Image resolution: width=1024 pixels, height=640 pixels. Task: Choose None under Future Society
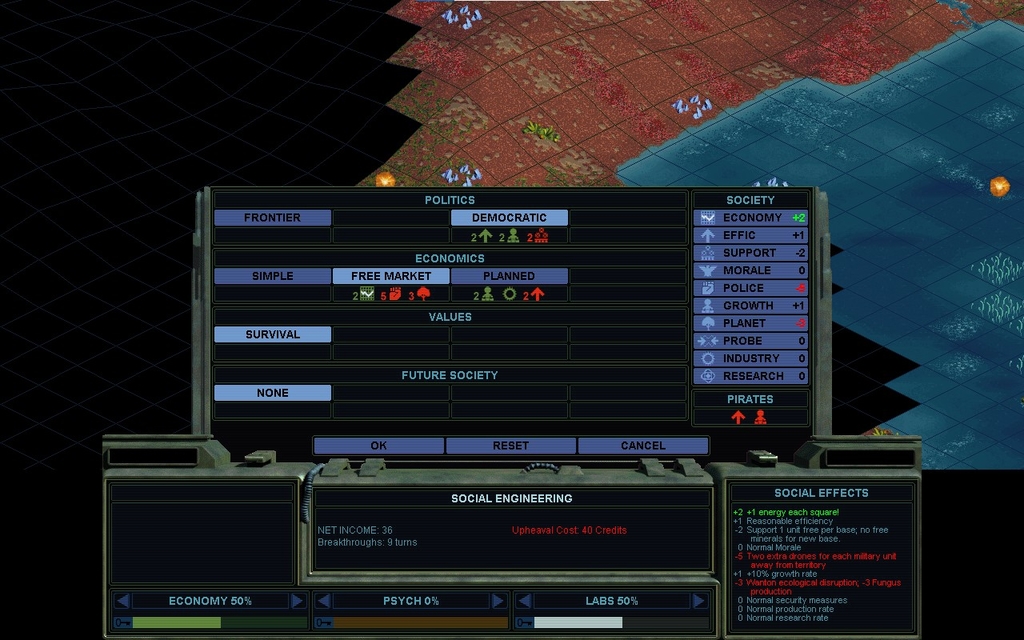272,393
